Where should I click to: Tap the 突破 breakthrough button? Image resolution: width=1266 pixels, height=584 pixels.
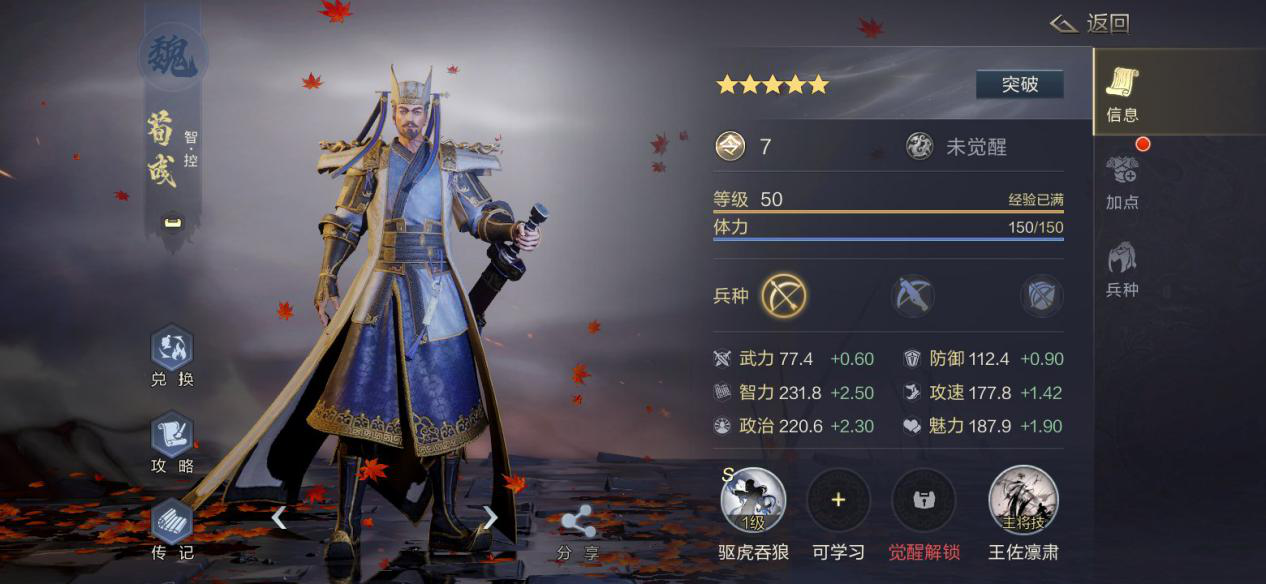point(1019,85)
